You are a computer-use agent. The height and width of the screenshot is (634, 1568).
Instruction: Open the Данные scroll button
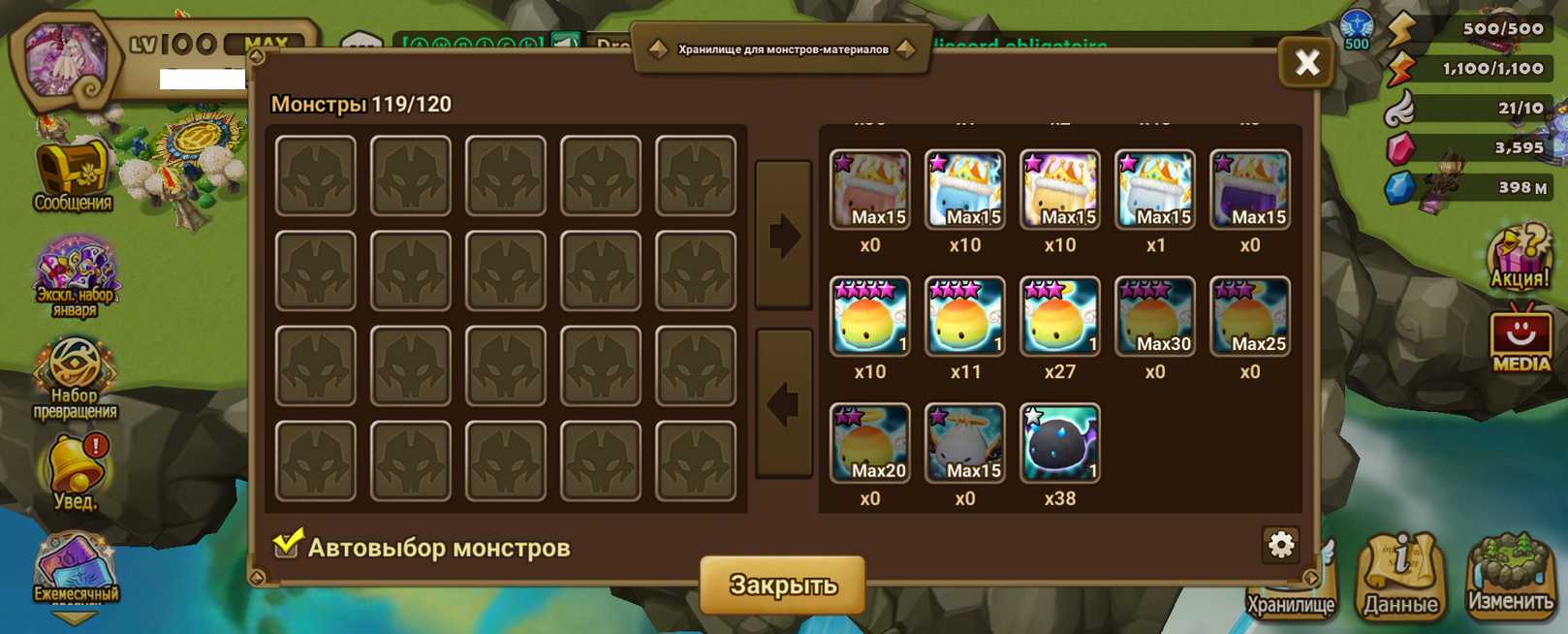point(1400,579)
